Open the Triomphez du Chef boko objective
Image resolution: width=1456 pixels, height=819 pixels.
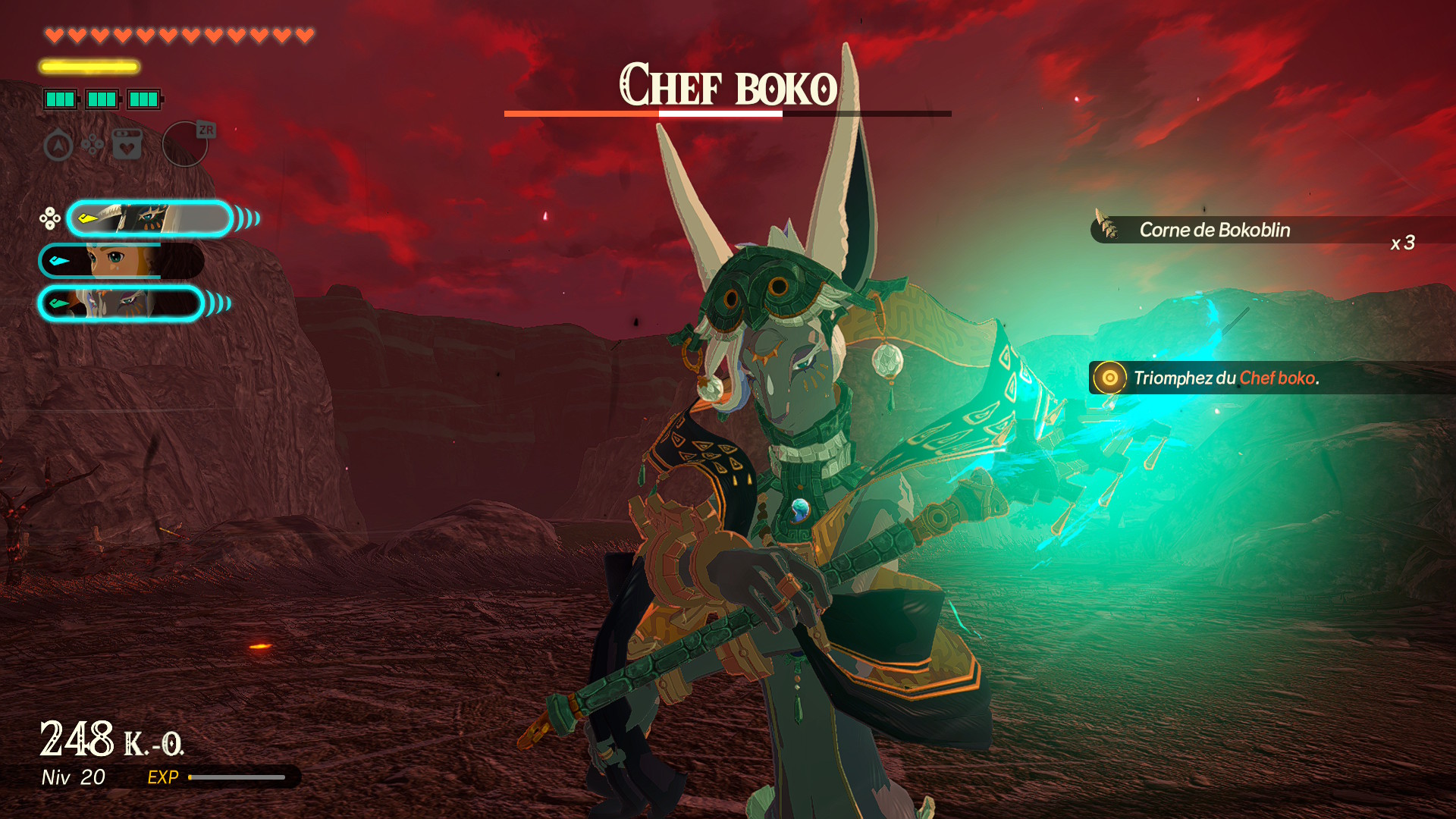pos(1225,378)
